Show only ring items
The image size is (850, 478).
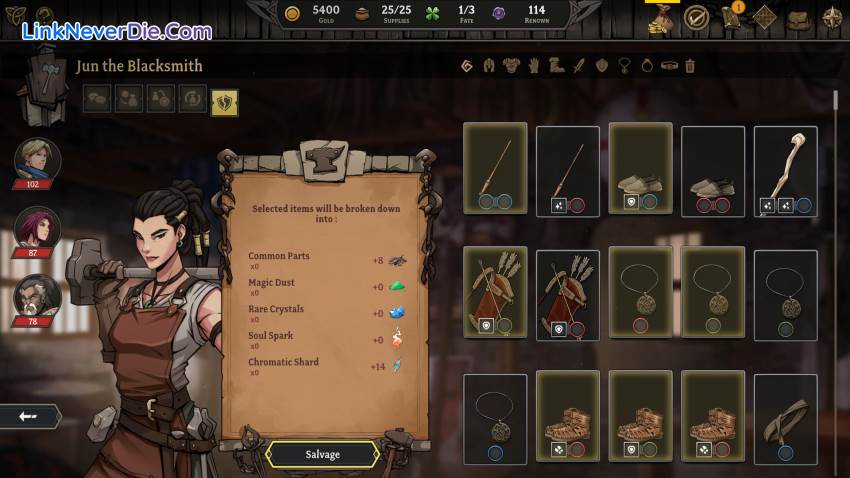click(x=646, y=66)
